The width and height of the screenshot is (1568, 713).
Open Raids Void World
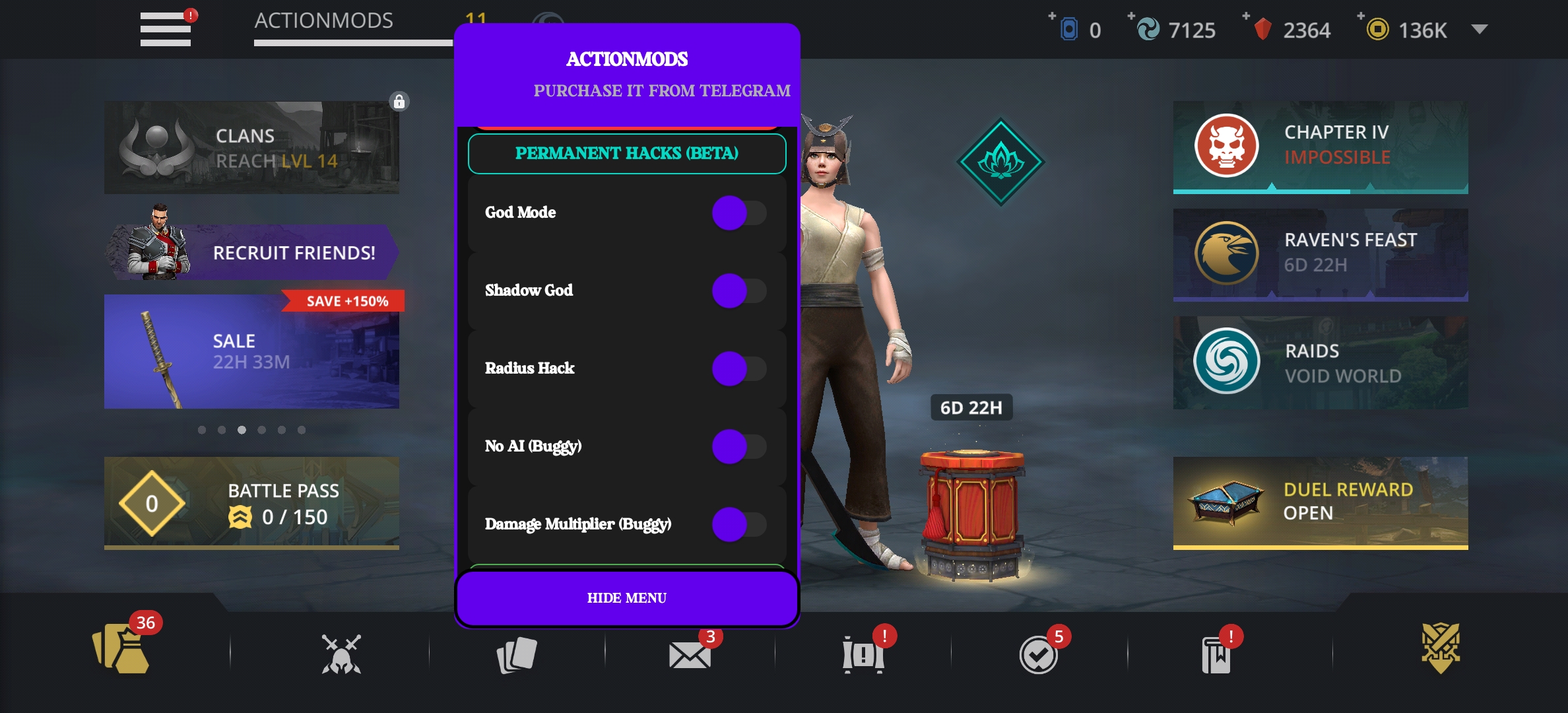(1320, 362)
